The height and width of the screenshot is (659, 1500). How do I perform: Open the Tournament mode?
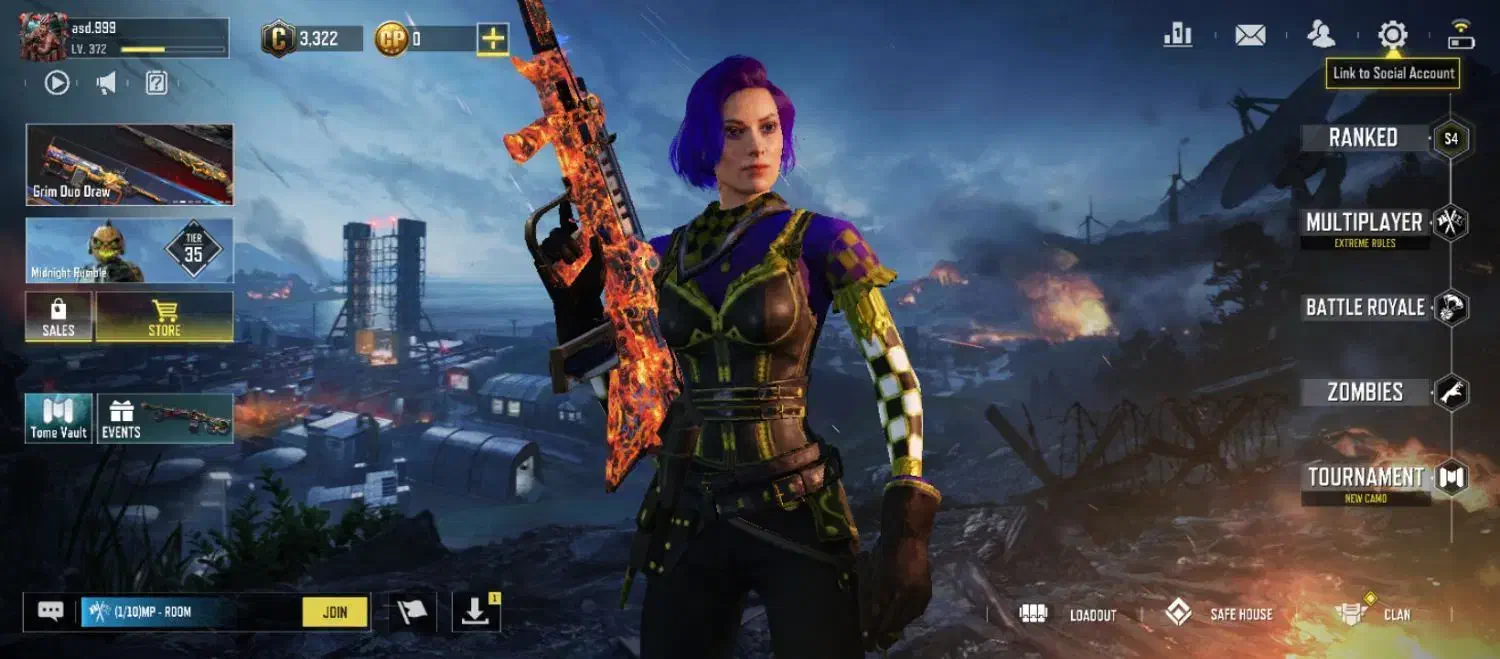point(1366,477)
